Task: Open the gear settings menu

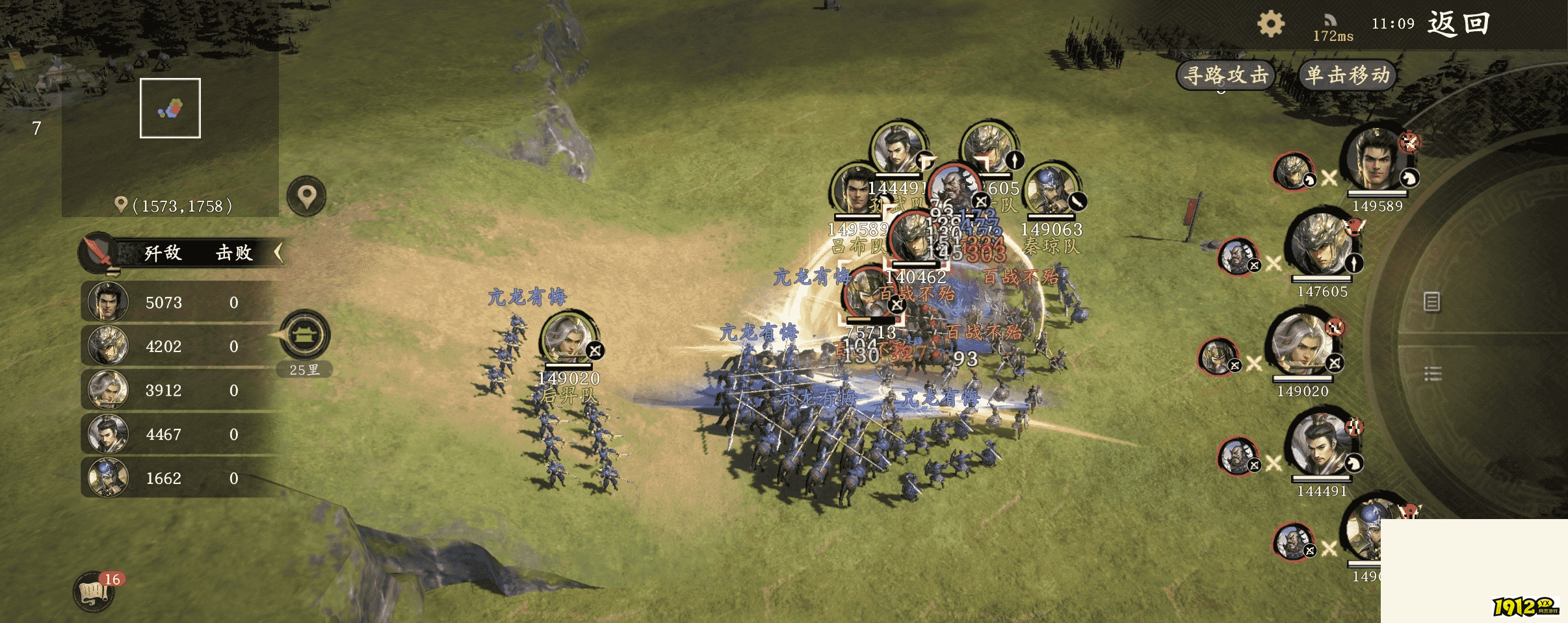Action: (x=1270, y=25)
